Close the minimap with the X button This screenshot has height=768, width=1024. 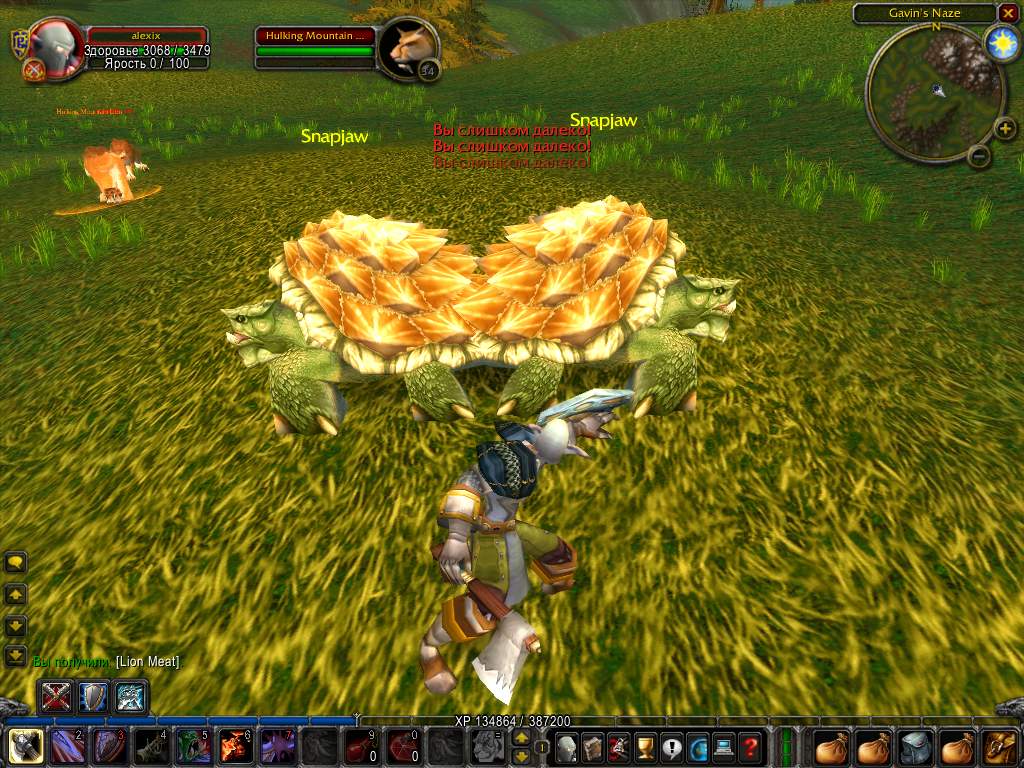point(1008,13)
